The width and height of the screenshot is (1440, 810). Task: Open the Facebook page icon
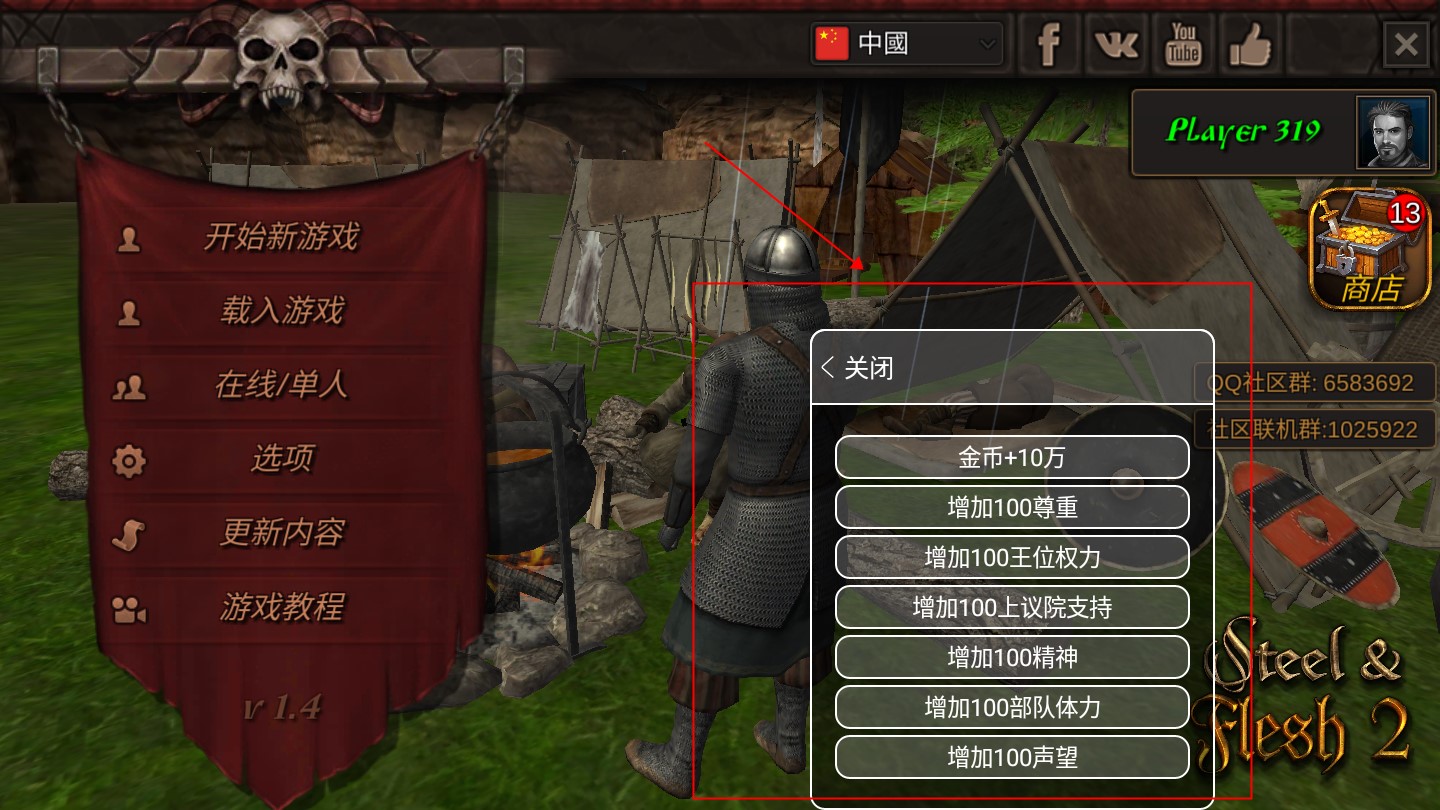click(x=1049, y=44)
